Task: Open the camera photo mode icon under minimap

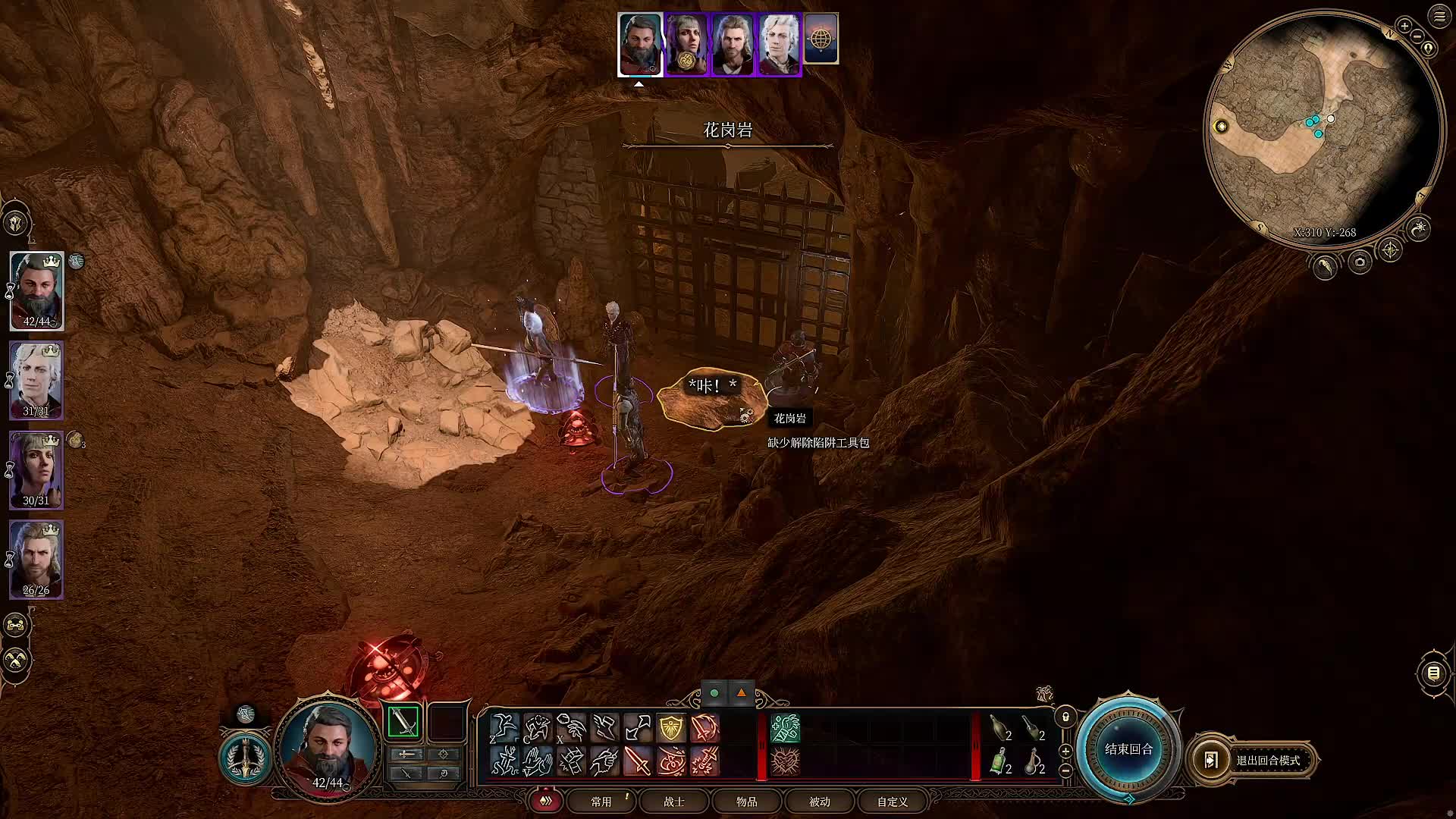Action: point(1360,262)
